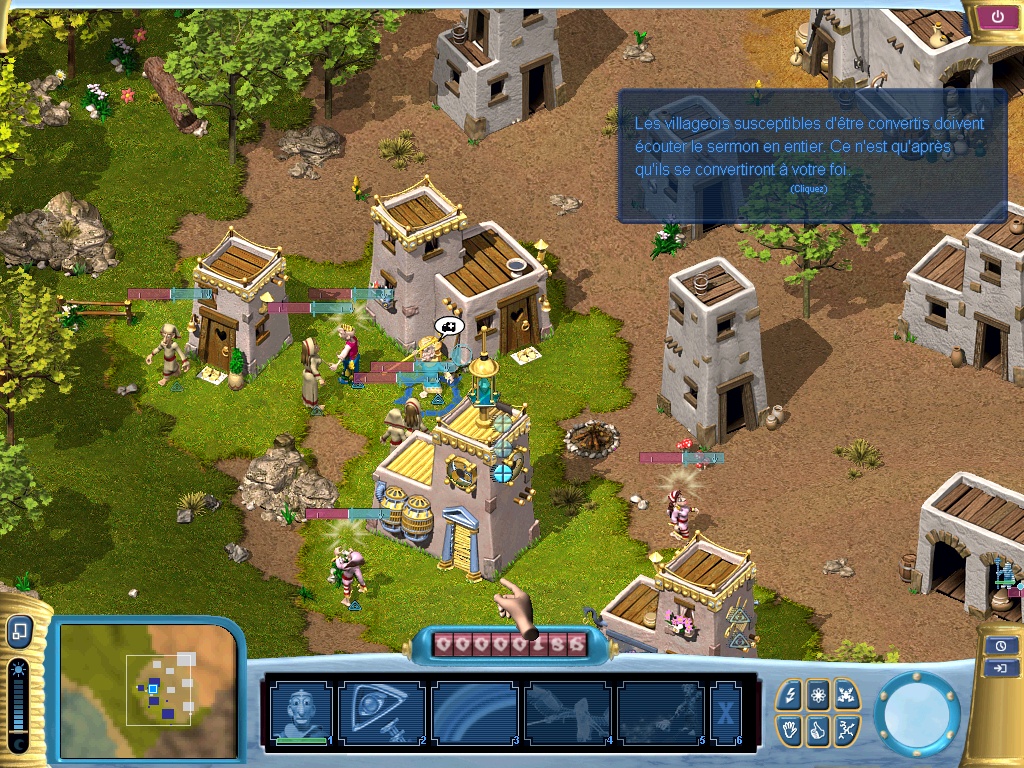
Task: Open the clock button on the gold column
Action: click(1001, 646)
